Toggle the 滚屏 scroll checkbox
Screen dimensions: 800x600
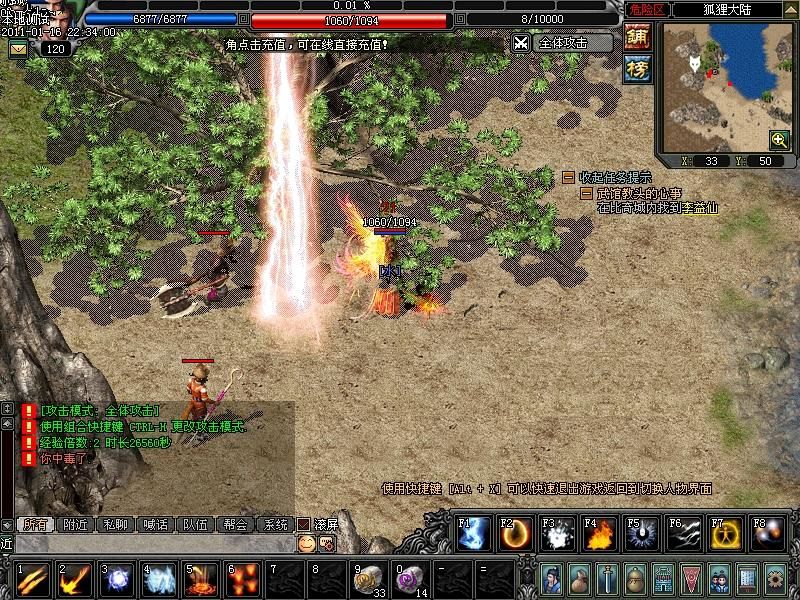pyautogui.click(x=304, y=524)
